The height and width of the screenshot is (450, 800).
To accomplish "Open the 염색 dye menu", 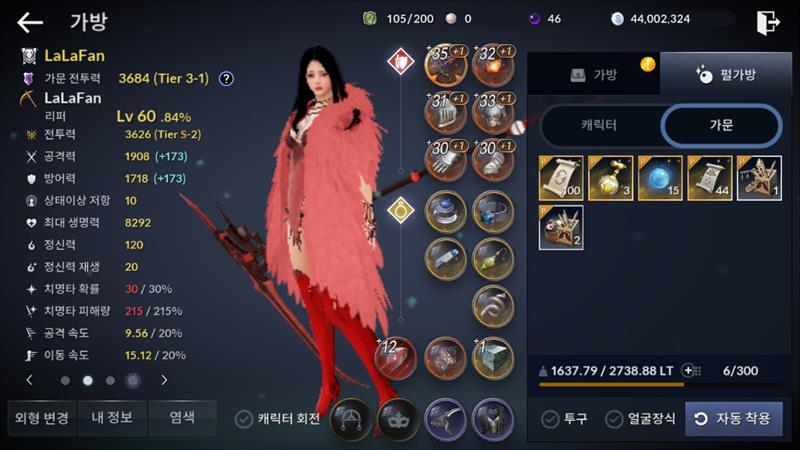I will (181, 417).
